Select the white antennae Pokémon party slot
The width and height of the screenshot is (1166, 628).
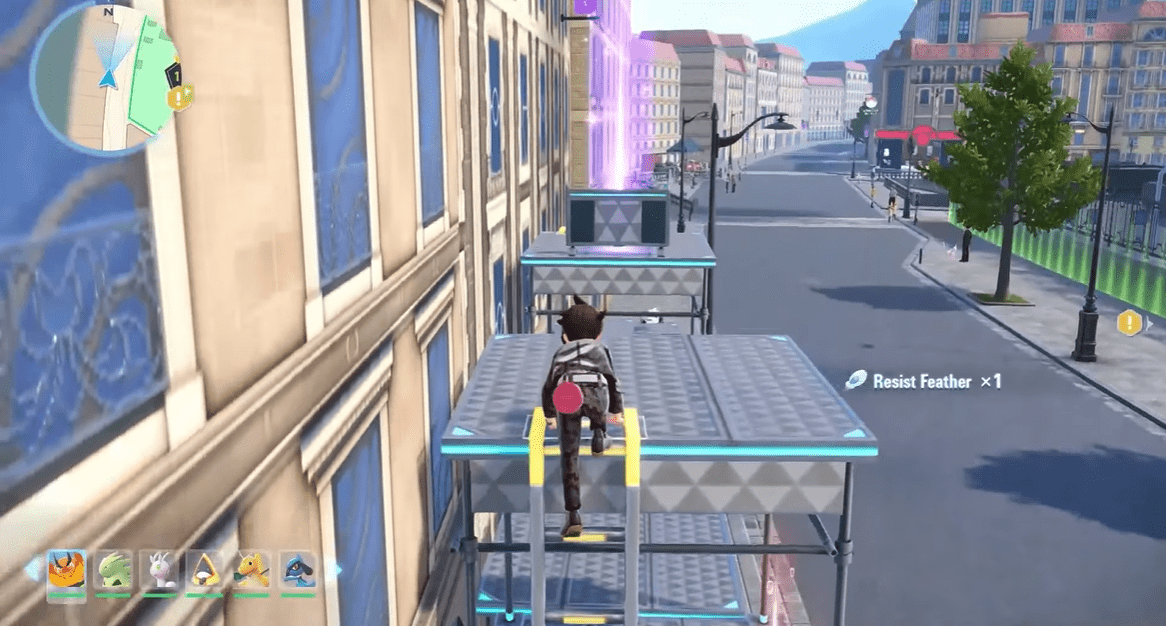coord(159,571)
